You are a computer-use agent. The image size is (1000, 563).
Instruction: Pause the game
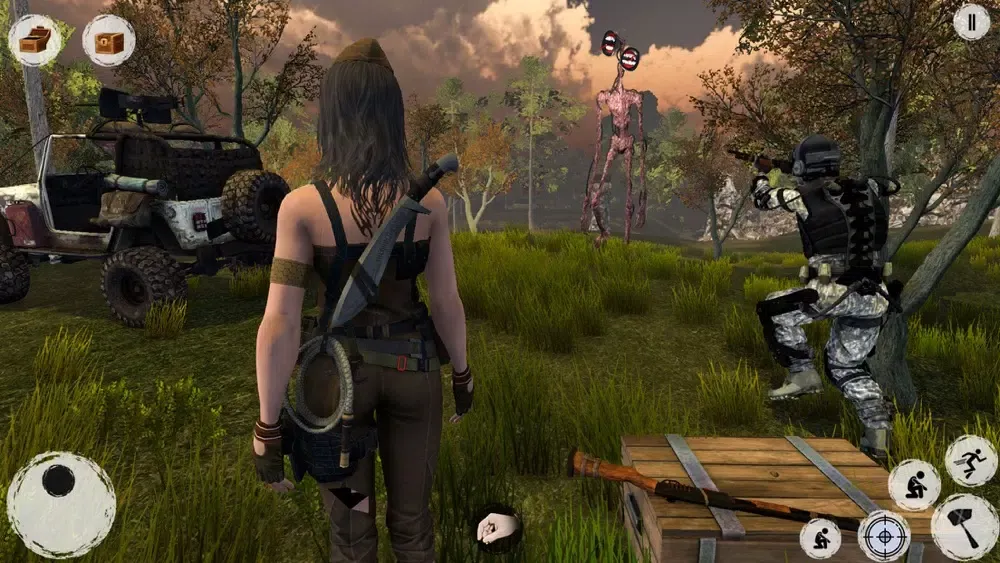pos(970,22)
